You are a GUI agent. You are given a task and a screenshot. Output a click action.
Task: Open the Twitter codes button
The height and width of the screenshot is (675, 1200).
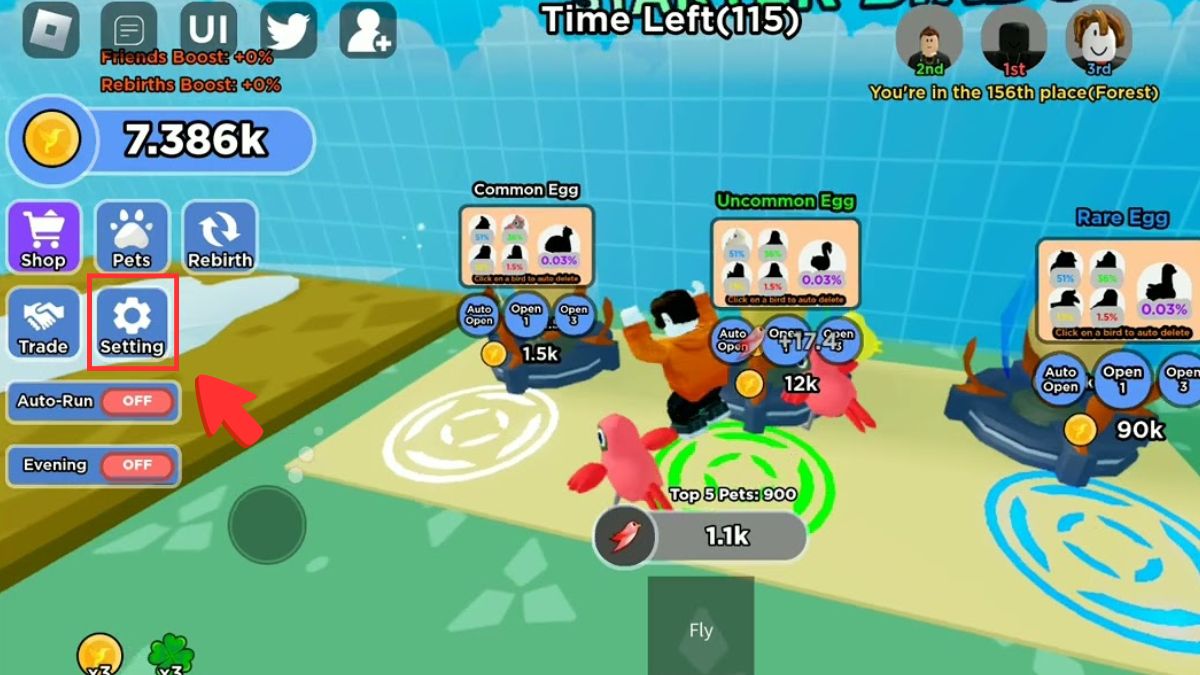click(288, 29)
